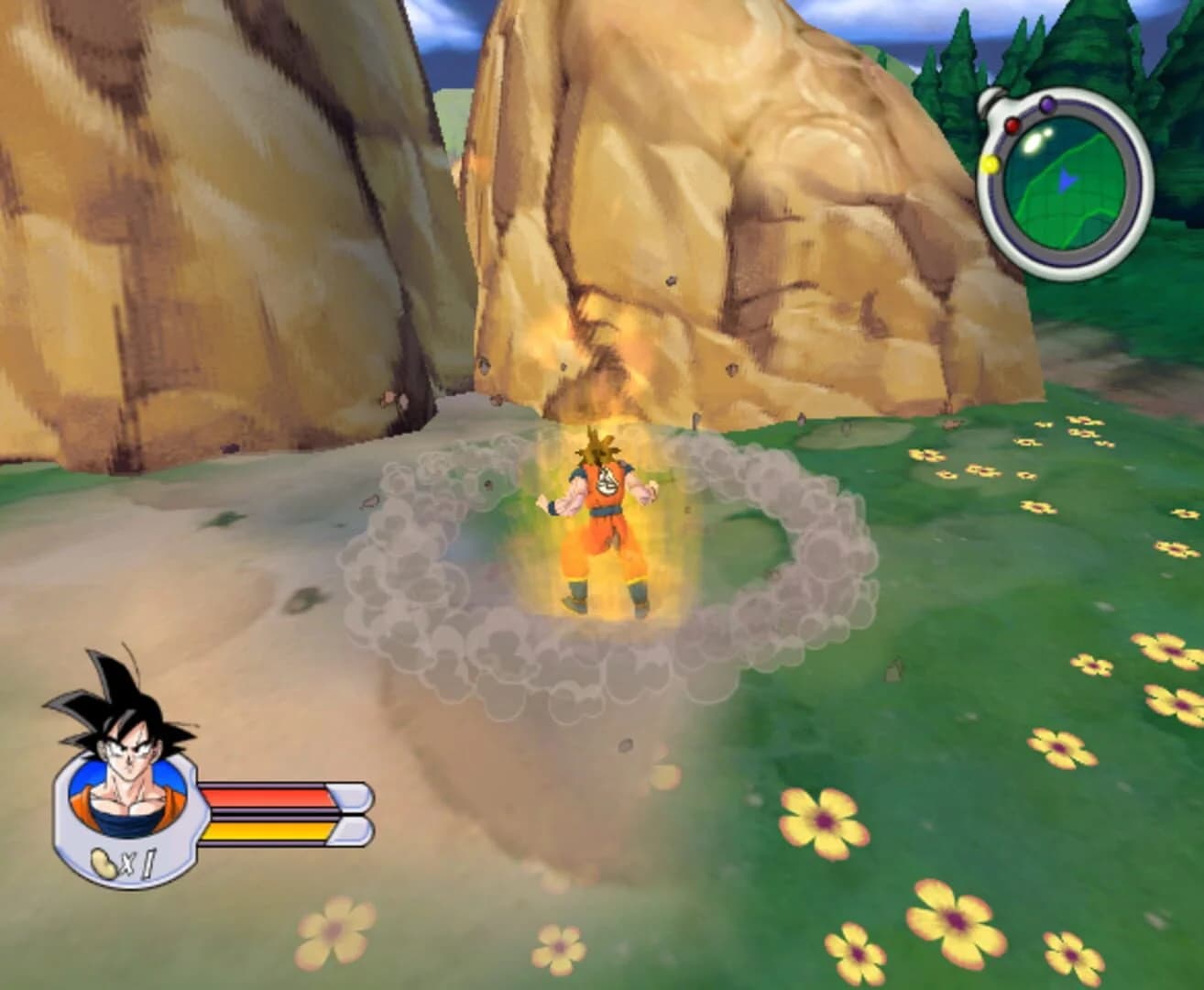Click the senzu bean icon on Goku's HUD
This screenshot has width=1204, height=990.
pyautogui.click(x=103, y=864)
